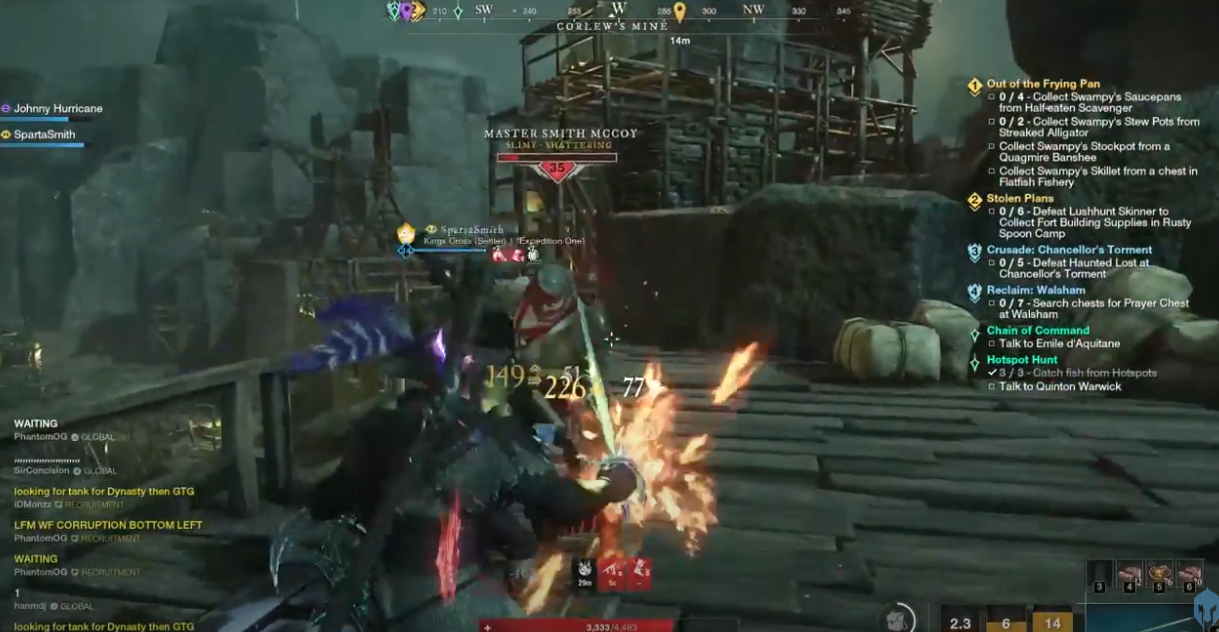Use the consumable in quick slot 4
Screen dimensions: 1219x632
(x=1129, y=574)
